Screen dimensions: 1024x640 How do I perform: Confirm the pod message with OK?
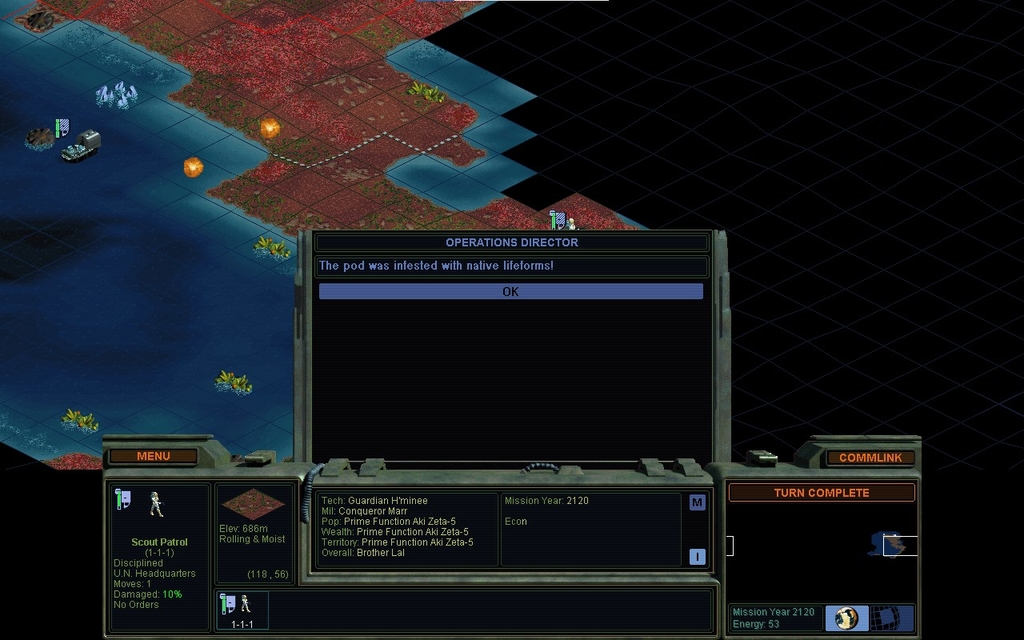511,292
